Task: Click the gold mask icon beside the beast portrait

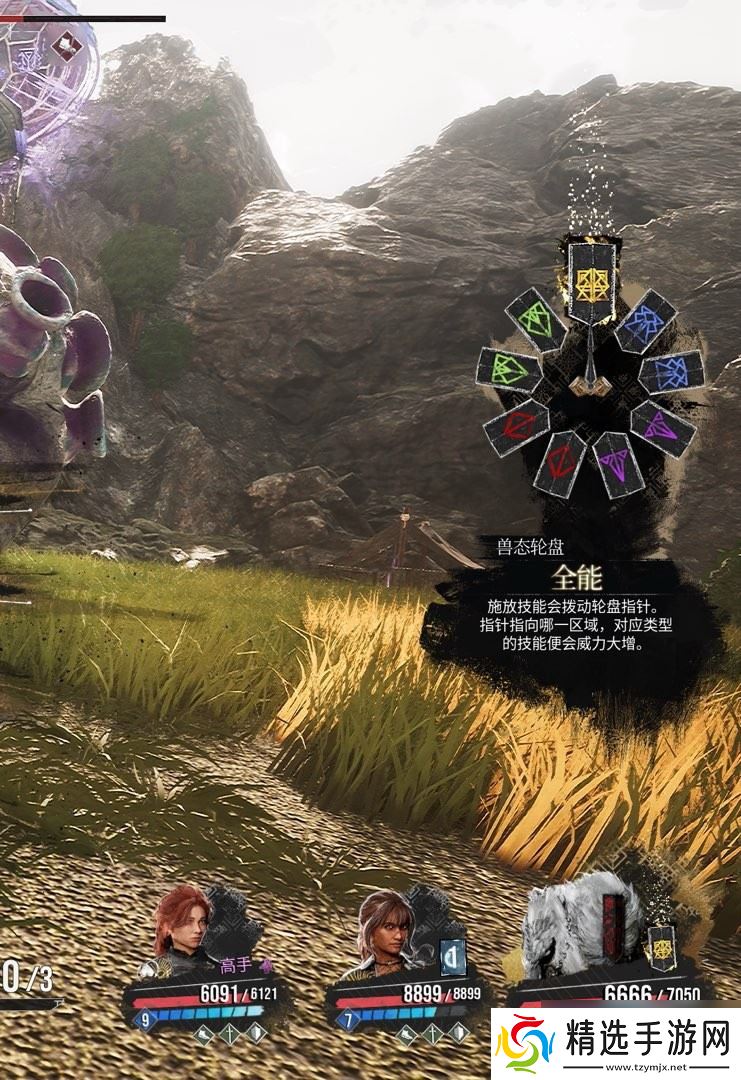Action: pos(659,946)
